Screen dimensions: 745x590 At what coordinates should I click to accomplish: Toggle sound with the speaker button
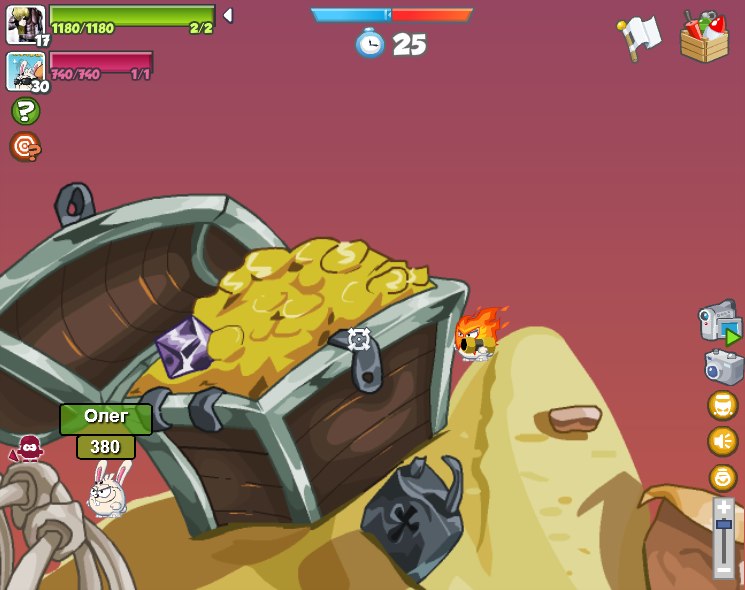click(x=722, y=441)
